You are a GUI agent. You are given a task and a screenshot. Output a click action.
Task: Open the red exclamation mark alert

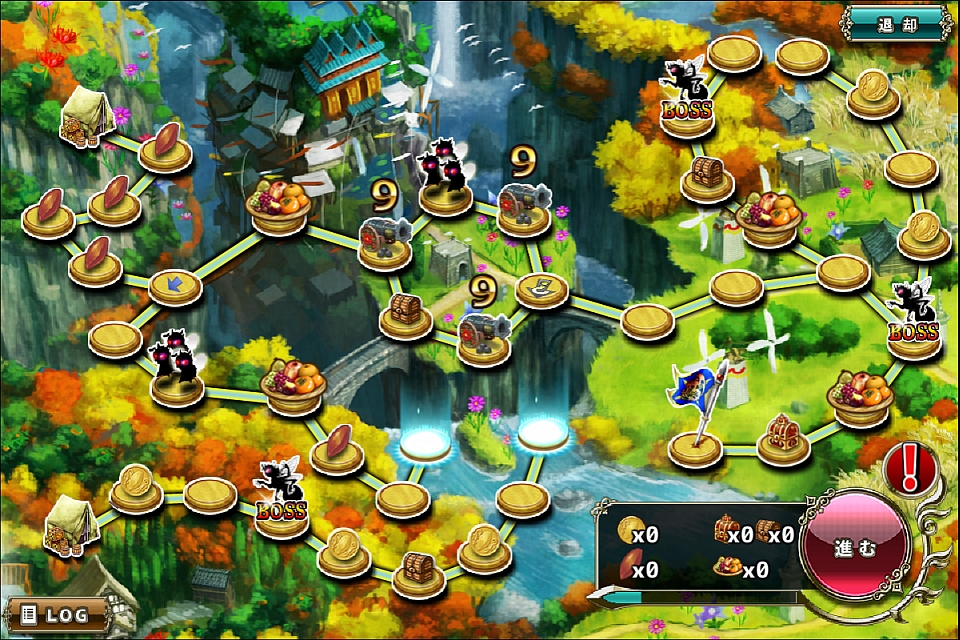coord(909,465)
